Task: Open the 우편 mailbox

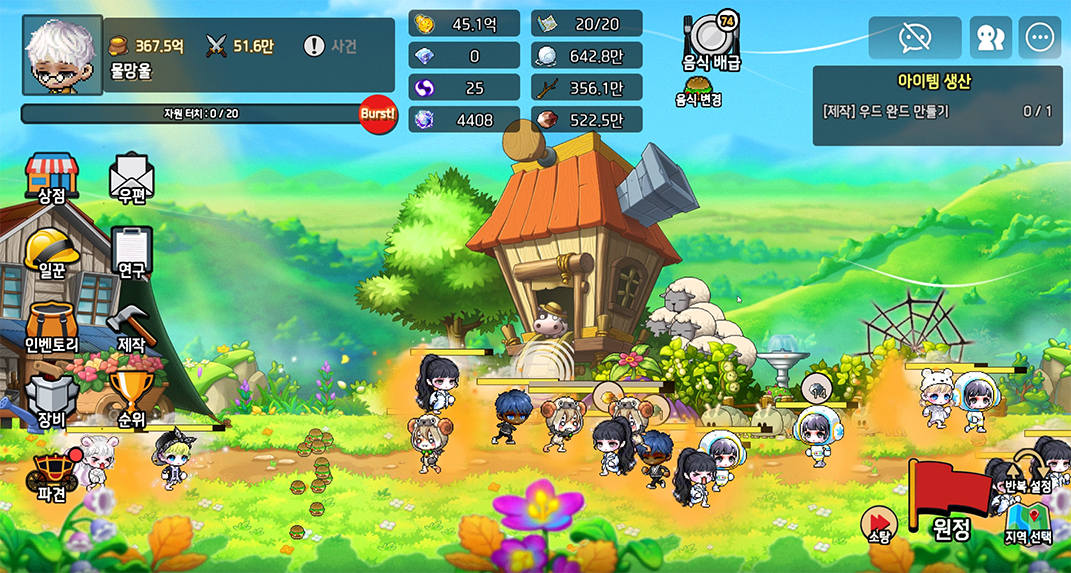Action: 131,180
